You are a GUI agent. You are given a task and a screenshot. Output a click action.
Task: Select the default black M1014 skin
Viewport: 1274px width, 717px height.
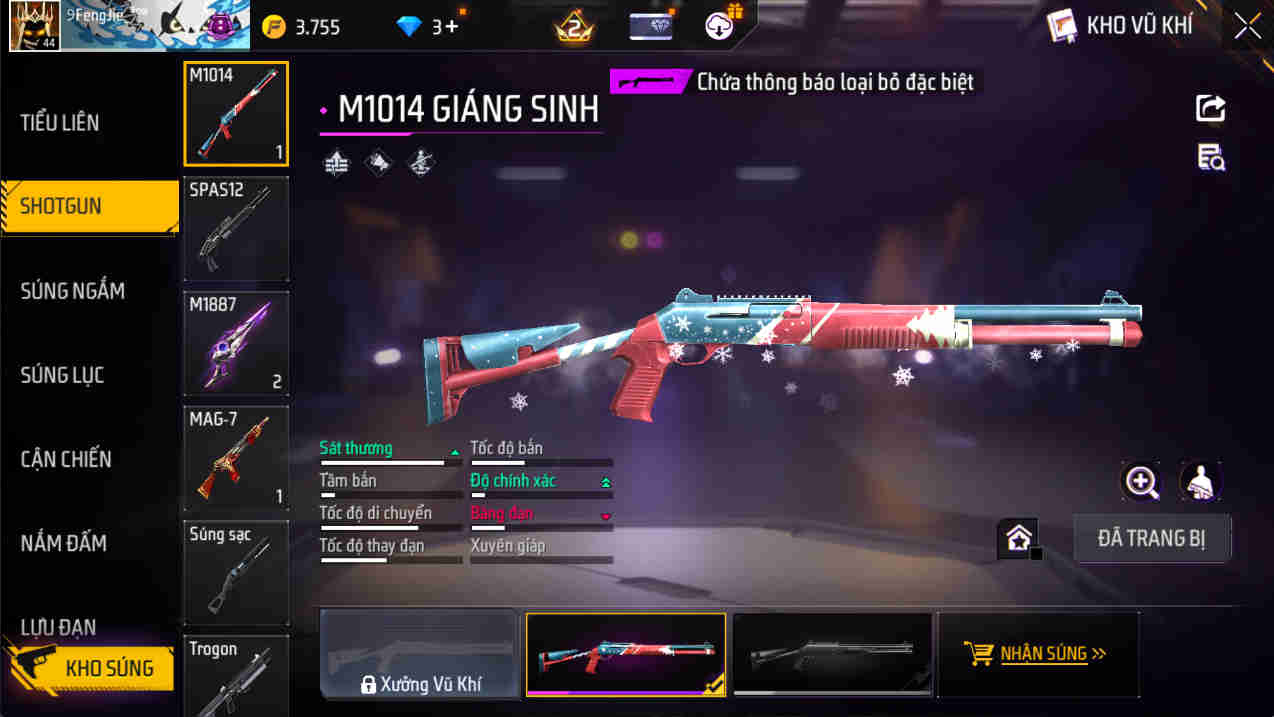832,654
